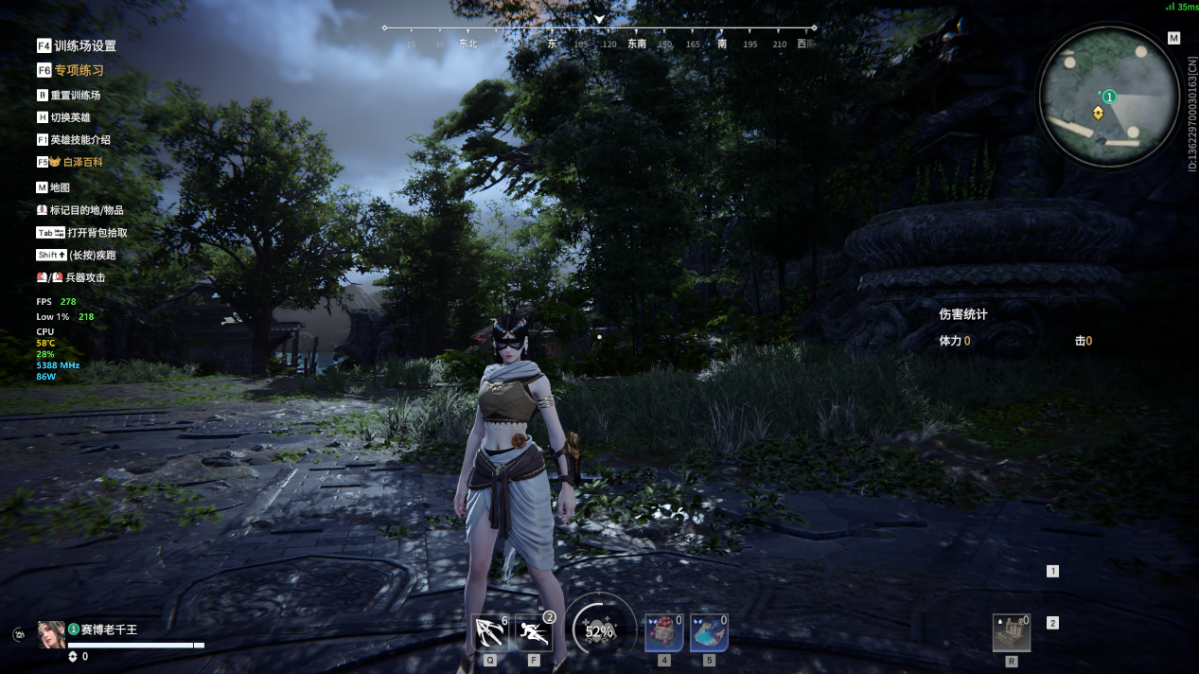Activate the dashing figure skill icon
This screenshot has width=1199, height=674.
[535, 633]
